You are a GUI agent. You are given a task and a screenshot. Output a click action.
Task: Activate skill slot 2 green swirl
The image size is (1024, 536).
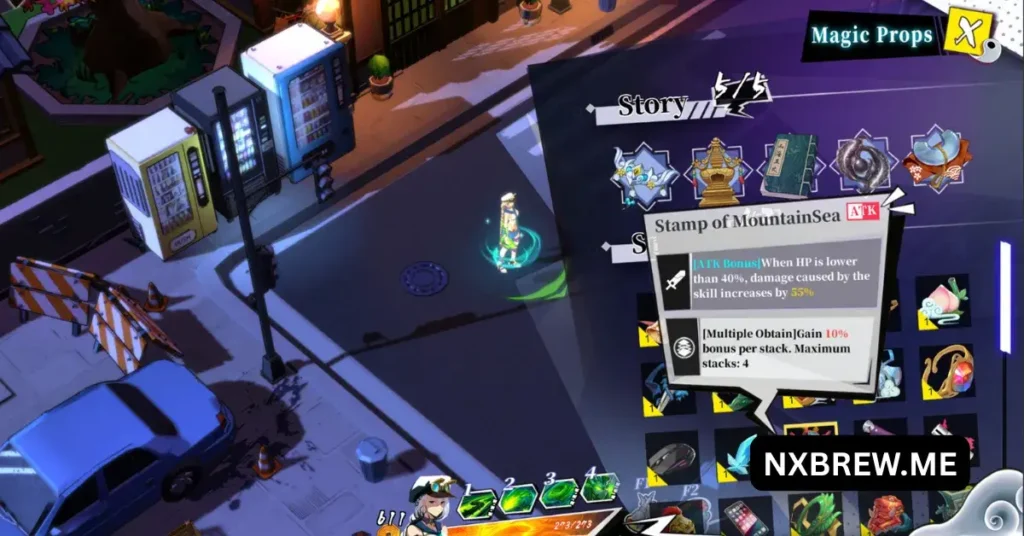click(518, 498)
